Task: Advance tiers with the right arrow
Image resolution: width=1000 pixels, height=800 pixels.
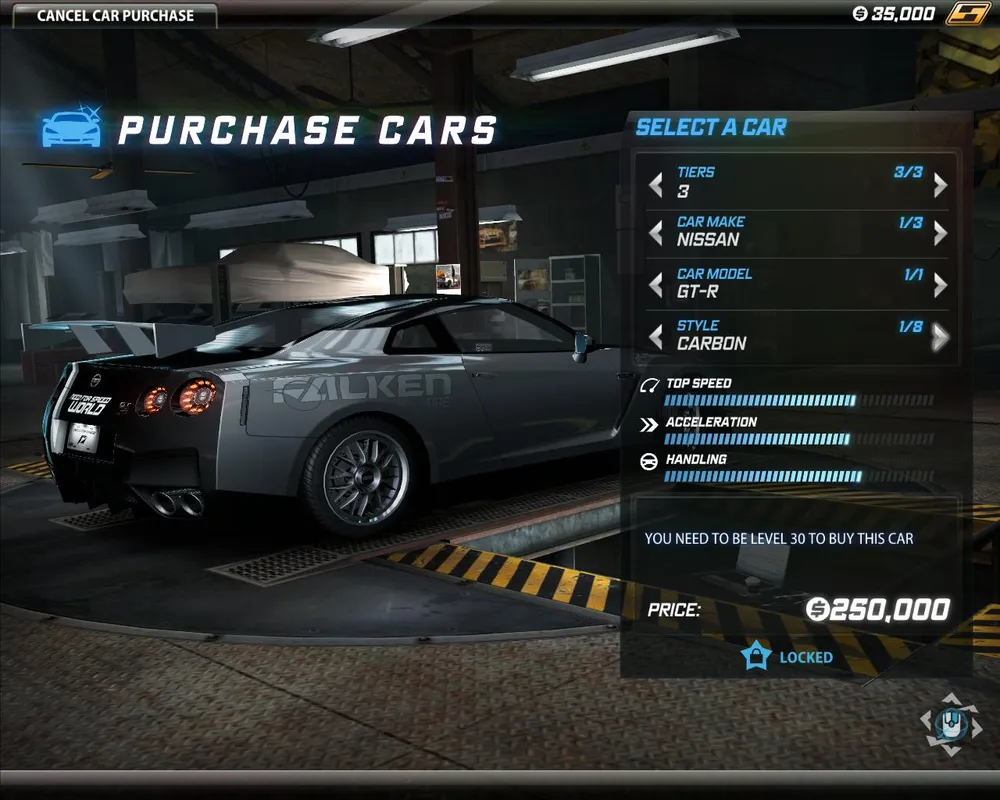Action: [x=940, y=184]
